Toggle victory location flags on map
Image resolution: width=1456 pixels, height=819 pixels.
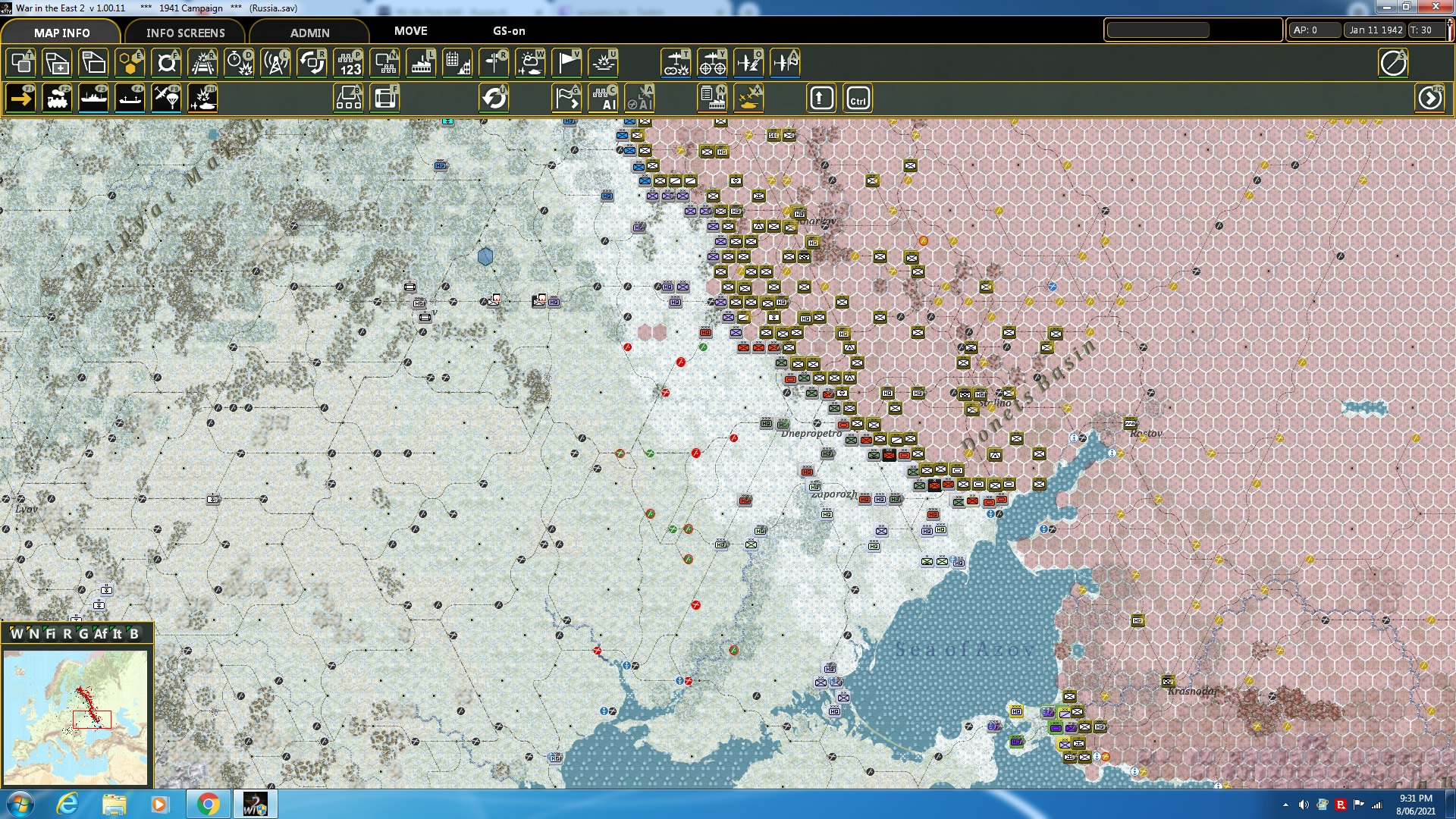pyautogui.click(x=566, y=63)
